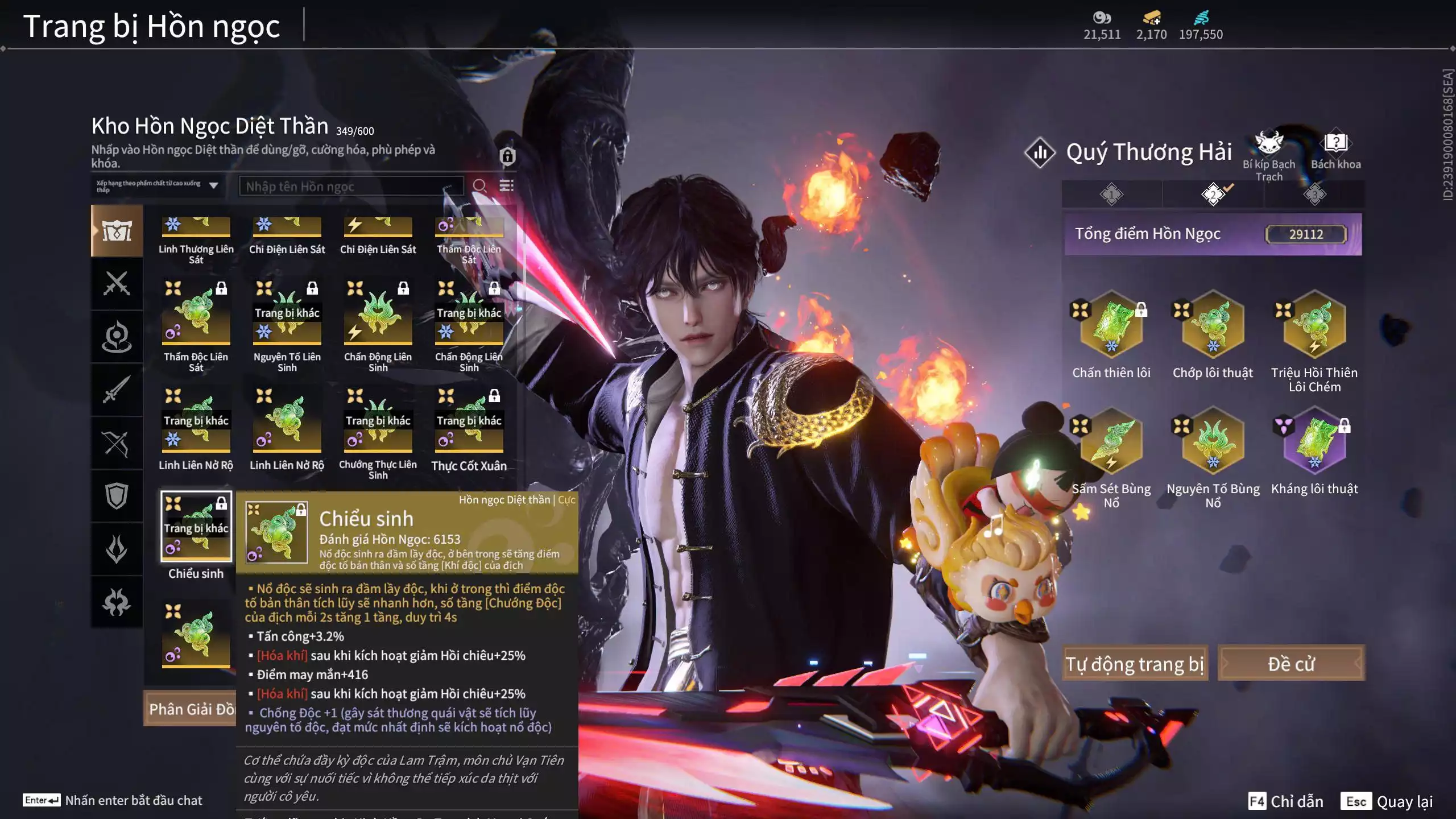Select the Sấm Sét Bùng Nổ jade
Screen dimensions: 1456x819
tap(1111, 441)
